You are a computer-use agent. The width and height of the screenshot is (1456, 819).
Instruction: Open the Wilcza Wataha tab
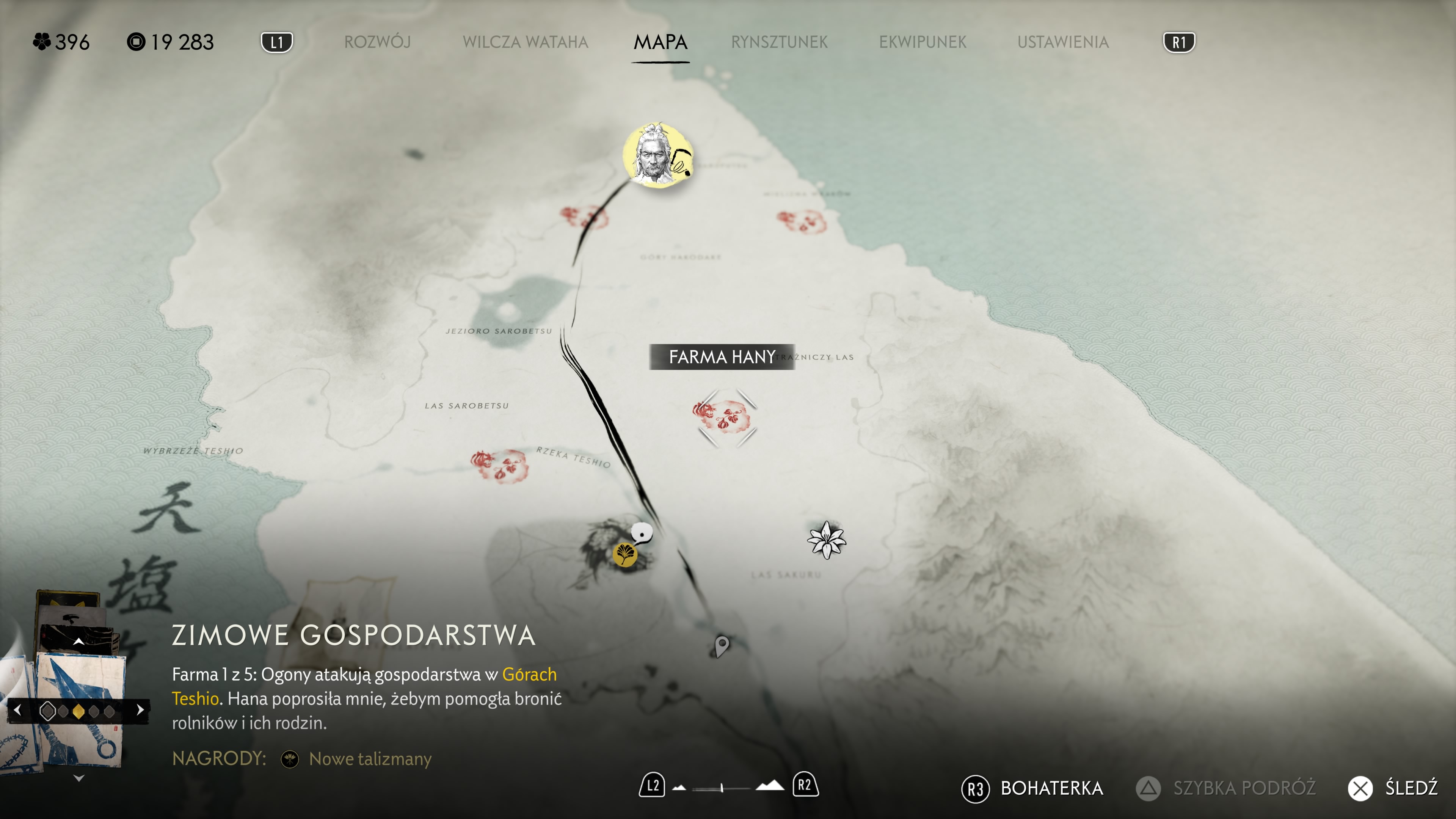pos(525,42)
